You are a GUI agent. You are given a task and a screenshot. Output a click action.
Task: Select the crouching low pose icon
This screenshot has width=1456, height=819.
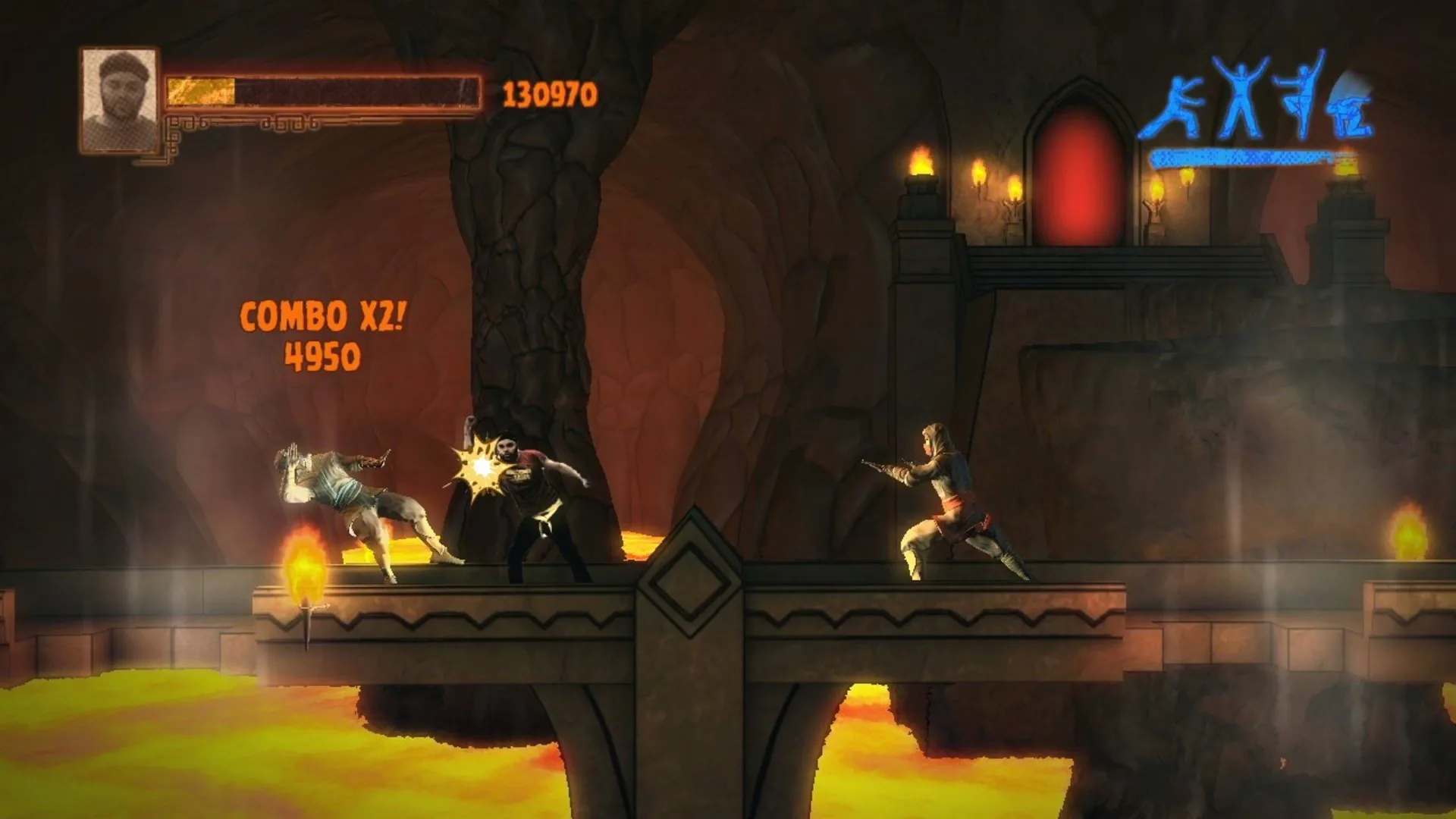click(1348, 118)
